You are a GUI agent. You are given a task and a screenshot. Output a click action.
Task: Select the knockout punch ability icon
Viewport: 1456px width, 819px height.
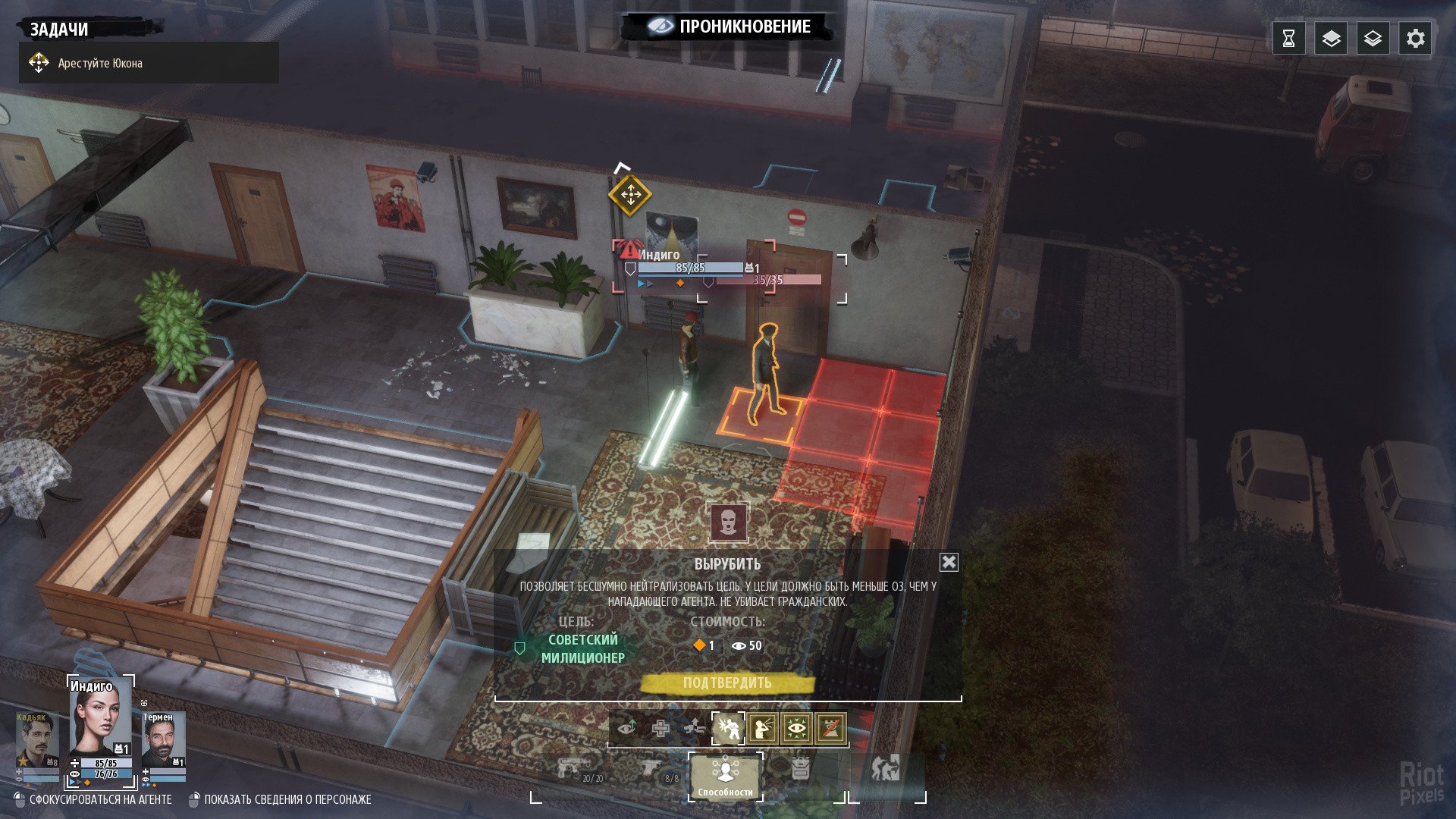(x=727, y=729)
